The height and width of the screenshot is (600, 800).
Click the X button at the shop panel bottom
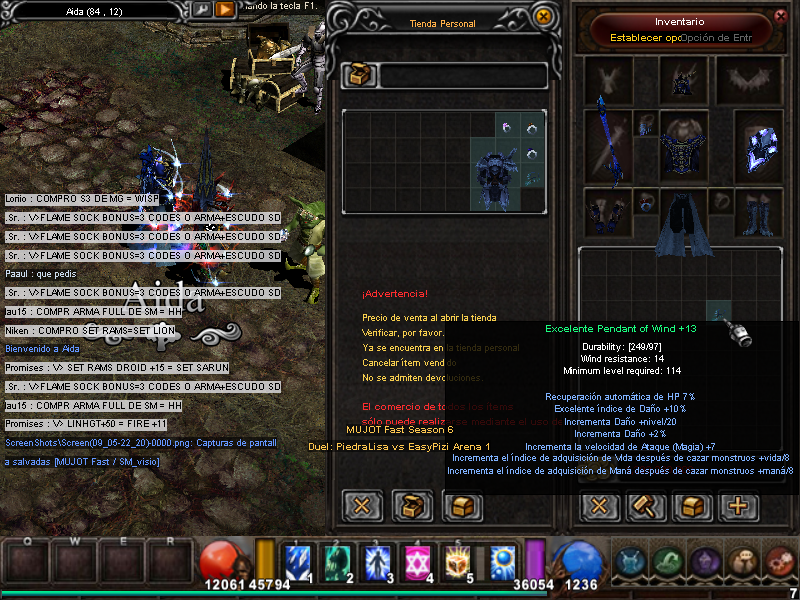click(x=362, y=505)
